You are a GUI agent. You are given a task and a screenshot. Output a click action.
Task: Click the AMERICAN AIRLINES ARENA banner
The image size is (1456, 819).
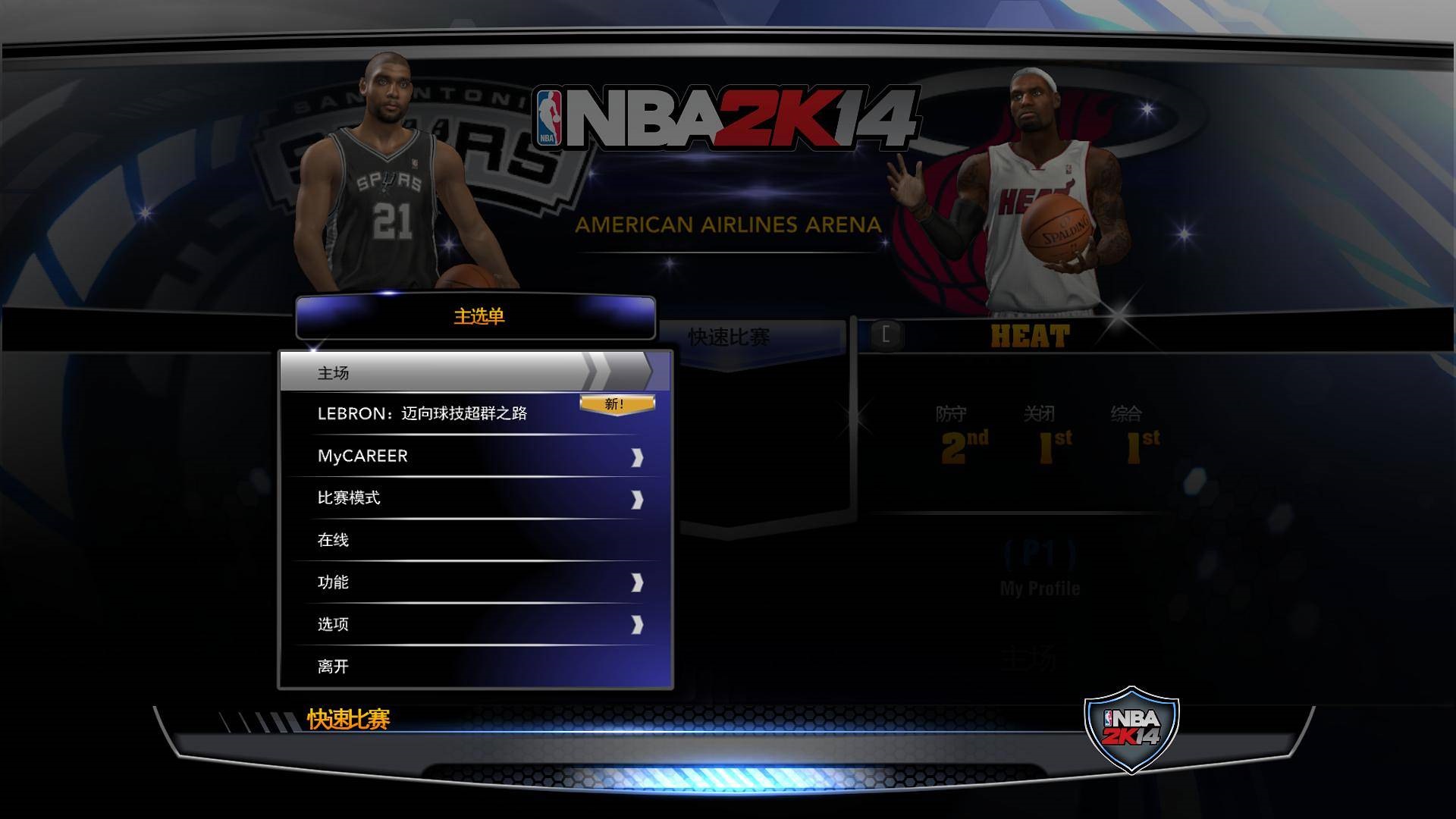point(728,222)
